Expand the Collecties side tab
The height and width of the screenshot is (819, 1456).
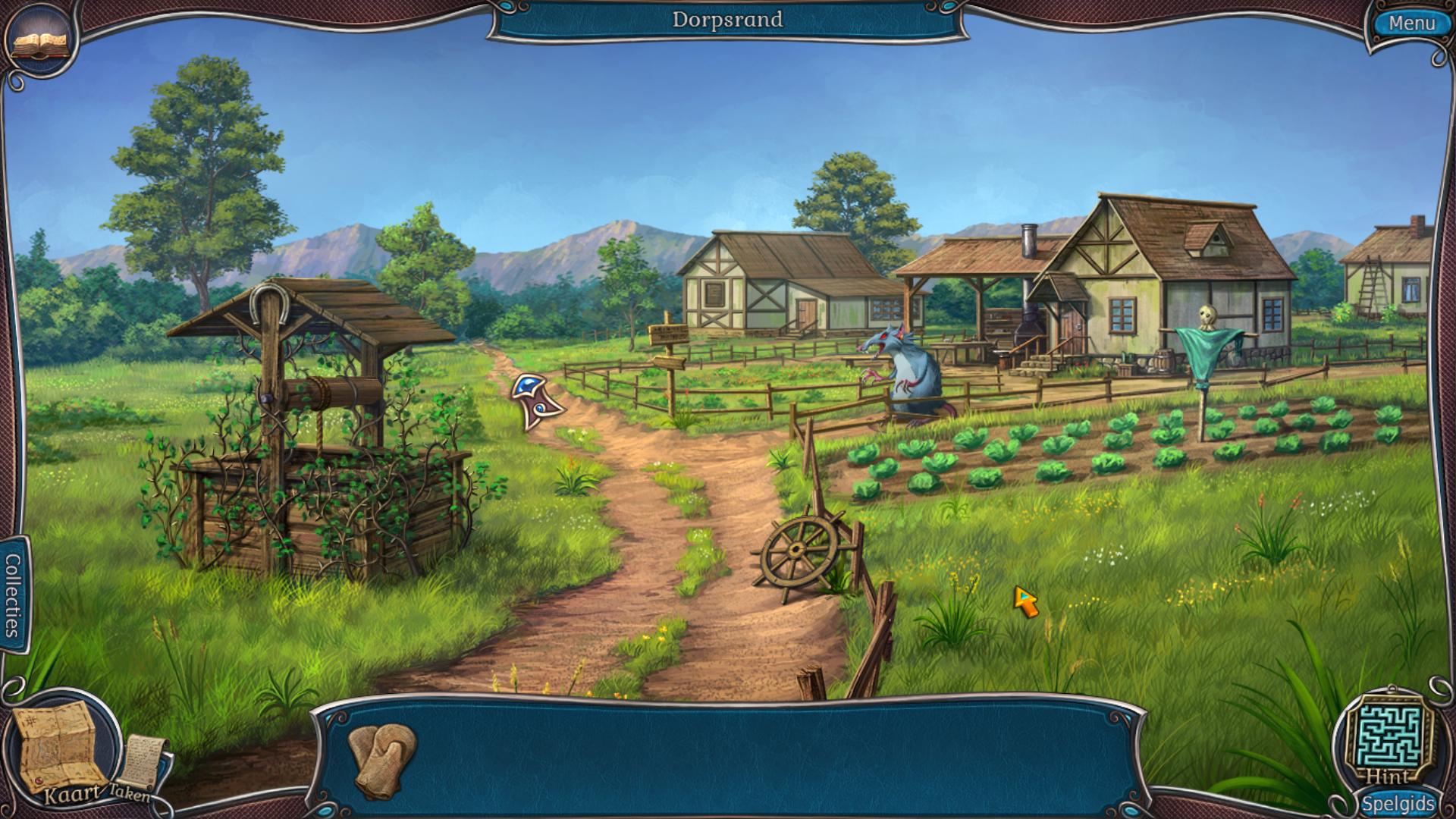[13, 595]
